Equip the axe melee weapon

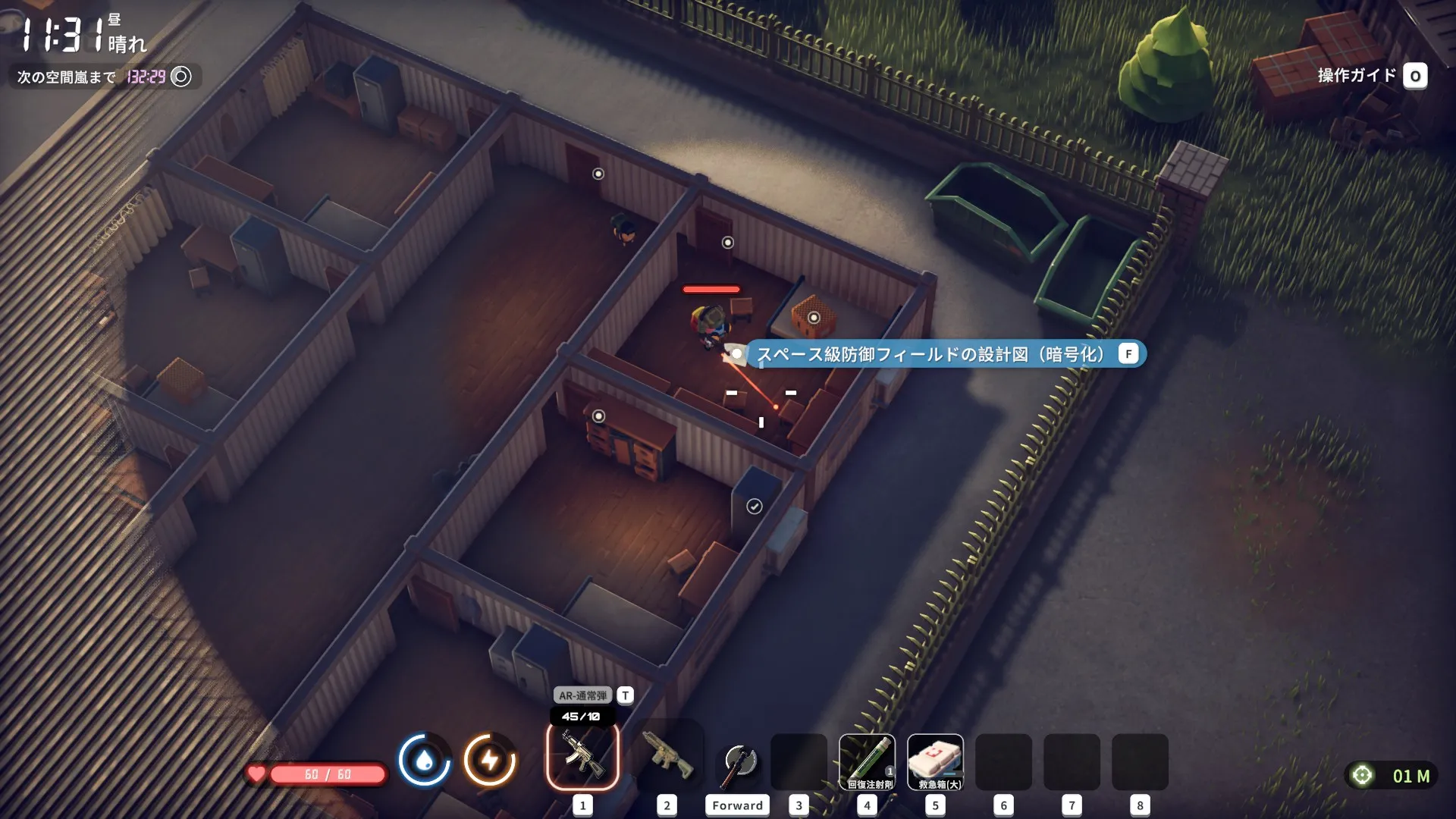pyautogui.click(x=738, y=762)
